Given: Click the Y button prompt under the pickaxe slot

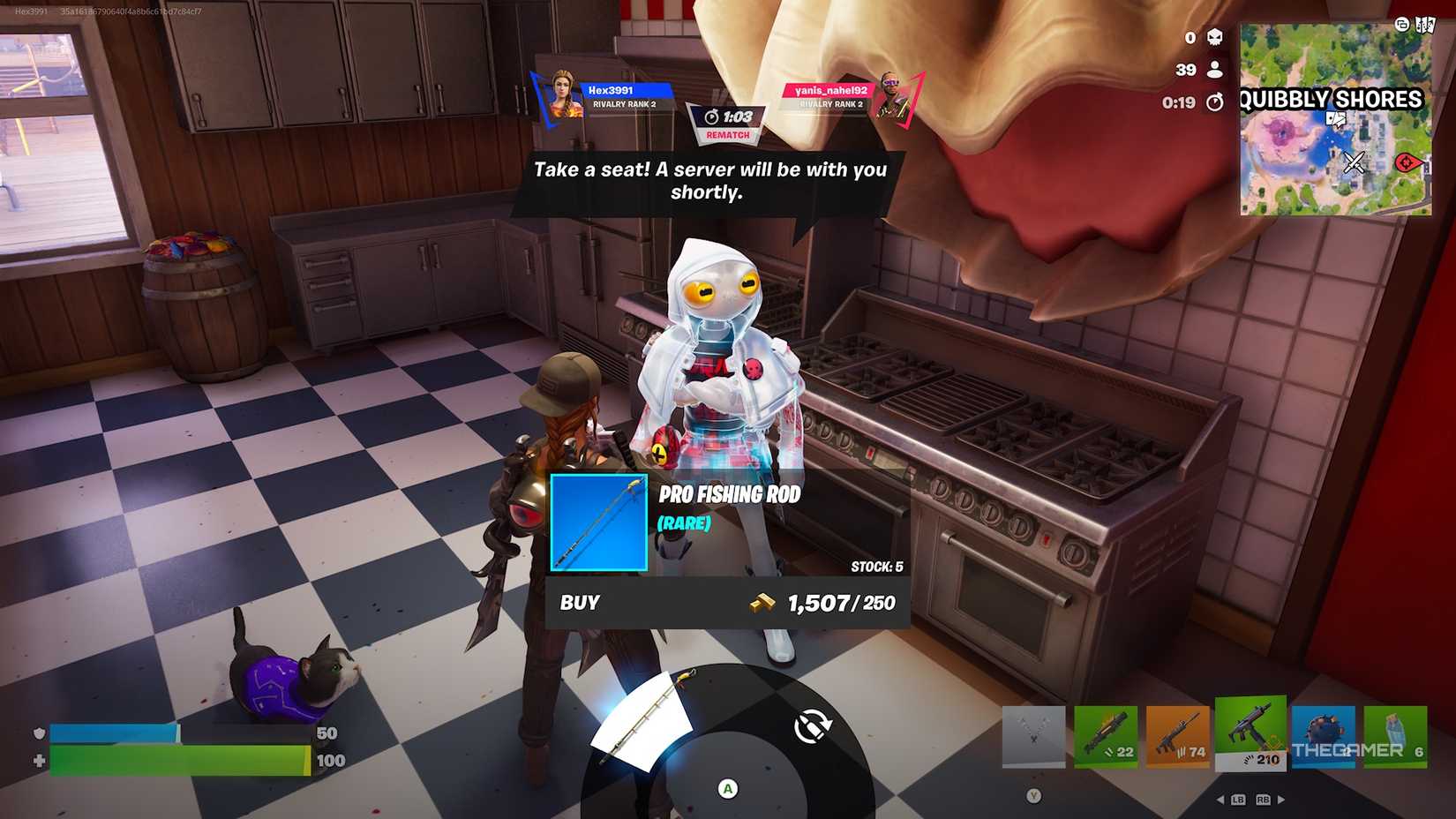Looking at the screenshot, I should tap(1033, 795).
